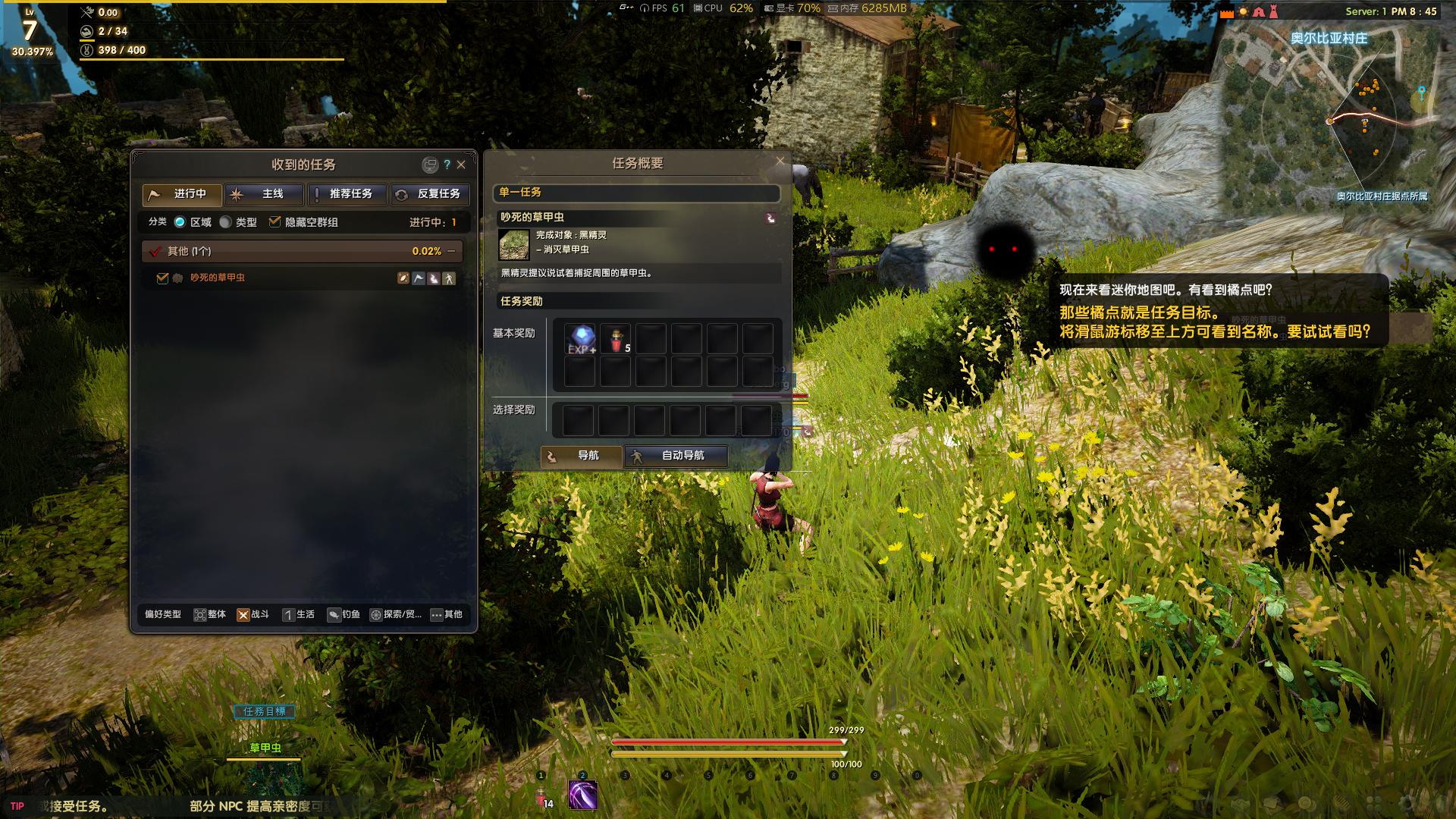Close the 任务概要 summary panel
Screen dimensions: 1456x819
click(780, 161)
